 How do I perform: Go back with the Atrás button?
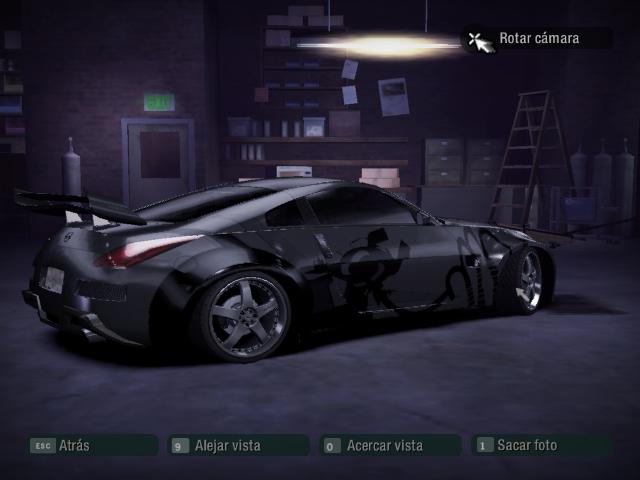tap(92, 445)
